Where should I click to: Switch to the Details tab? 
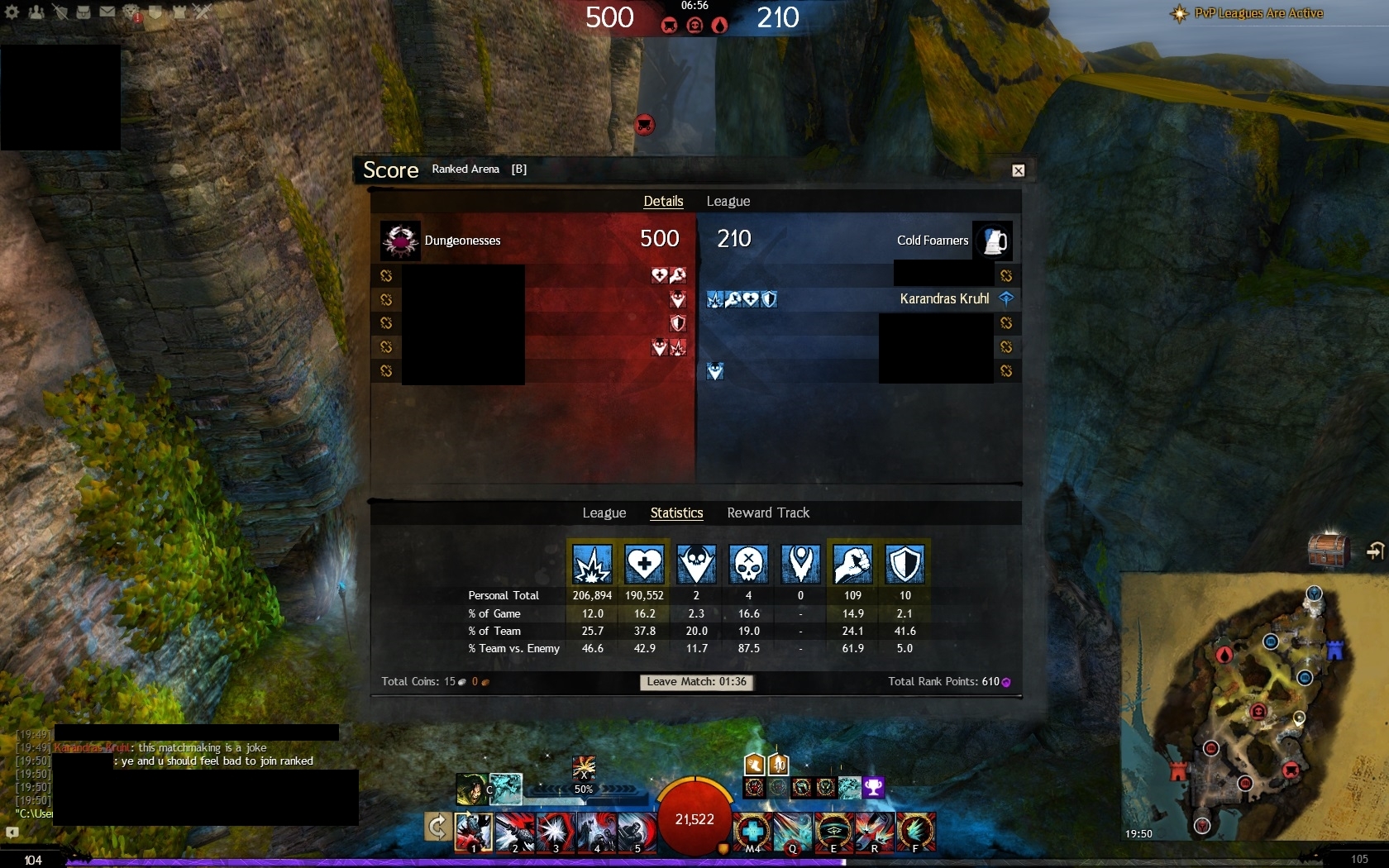pyautogui.click(x=663, y=201)
